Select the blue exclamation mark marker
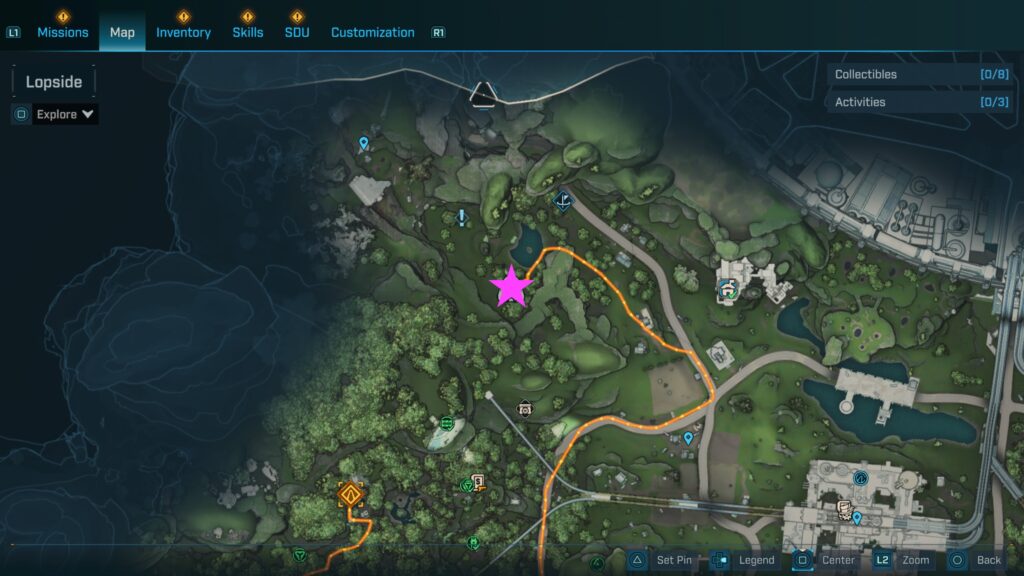This screenshot has height=576, width=1024. 461,217
